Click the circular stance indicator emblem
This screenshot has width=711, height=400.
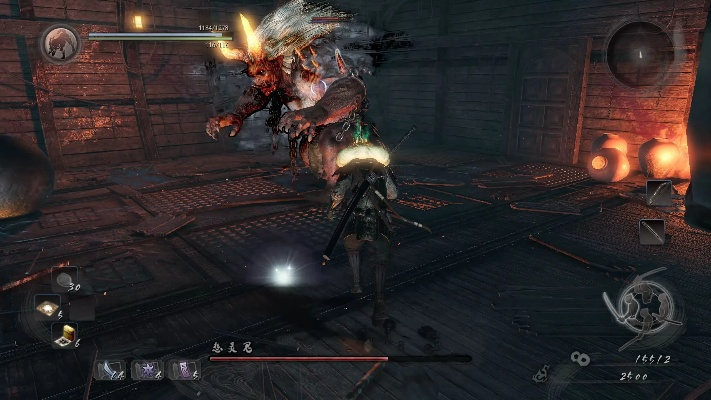pyautogui.click(x=646, y=308)
